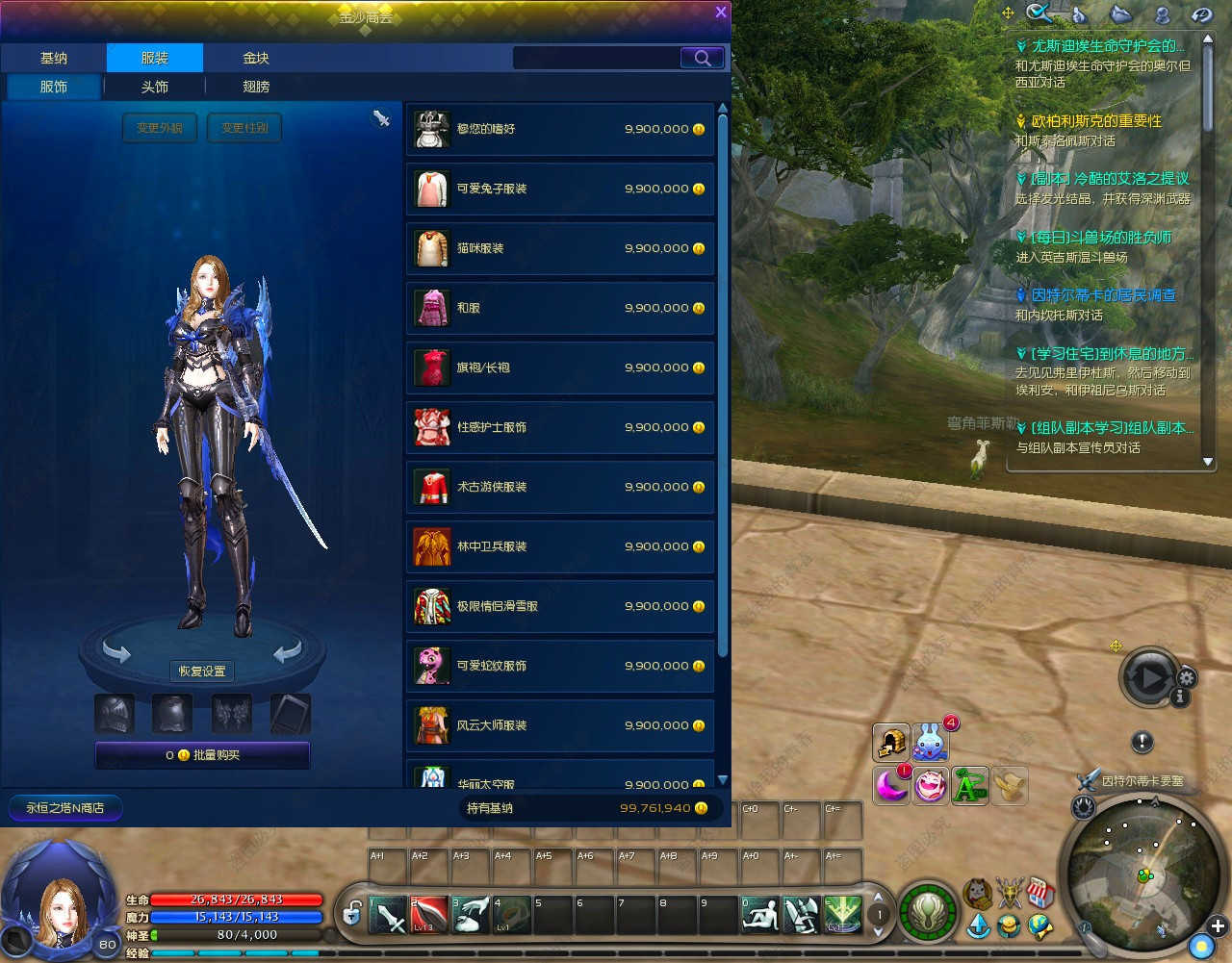Screen dimensions: 1232x963
Task: Select the 猫咪服装 item row
Action: click(x=560, y=248)
